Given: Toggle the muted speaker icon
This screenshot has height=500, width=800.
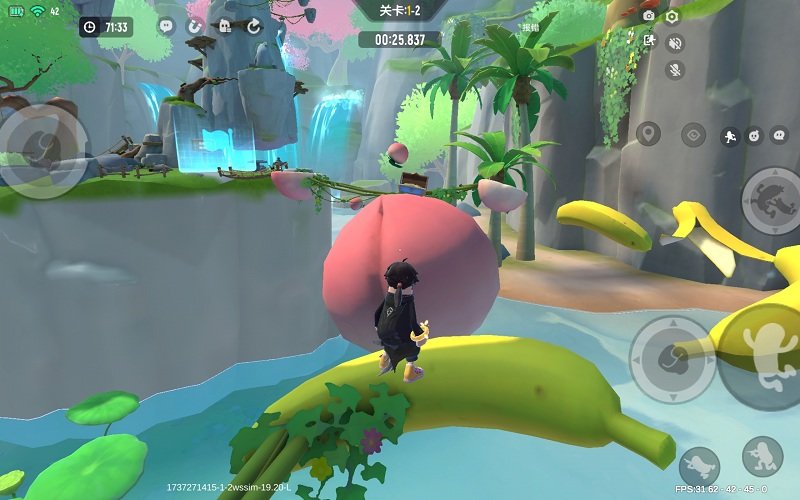Looking at the screenshot, I should tap(675, 43).
